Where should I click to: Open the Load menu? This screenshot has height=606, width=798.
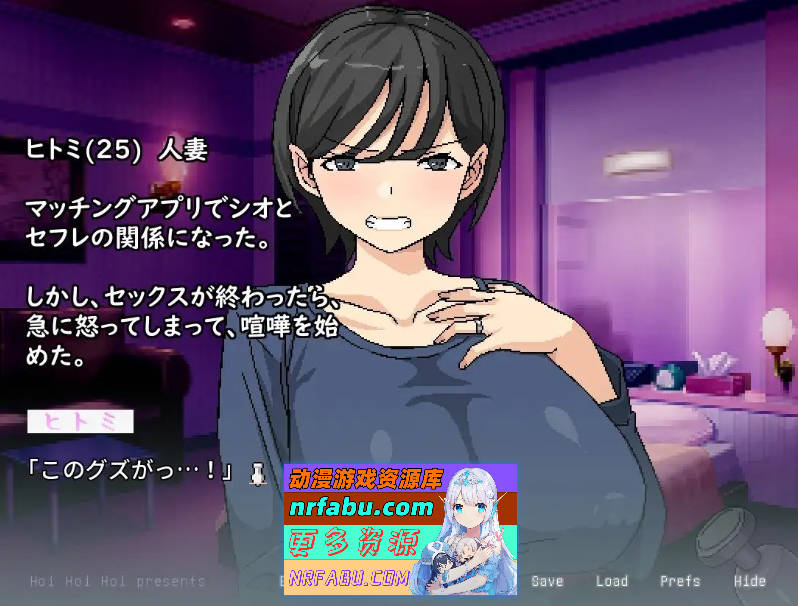pos(611,581)
